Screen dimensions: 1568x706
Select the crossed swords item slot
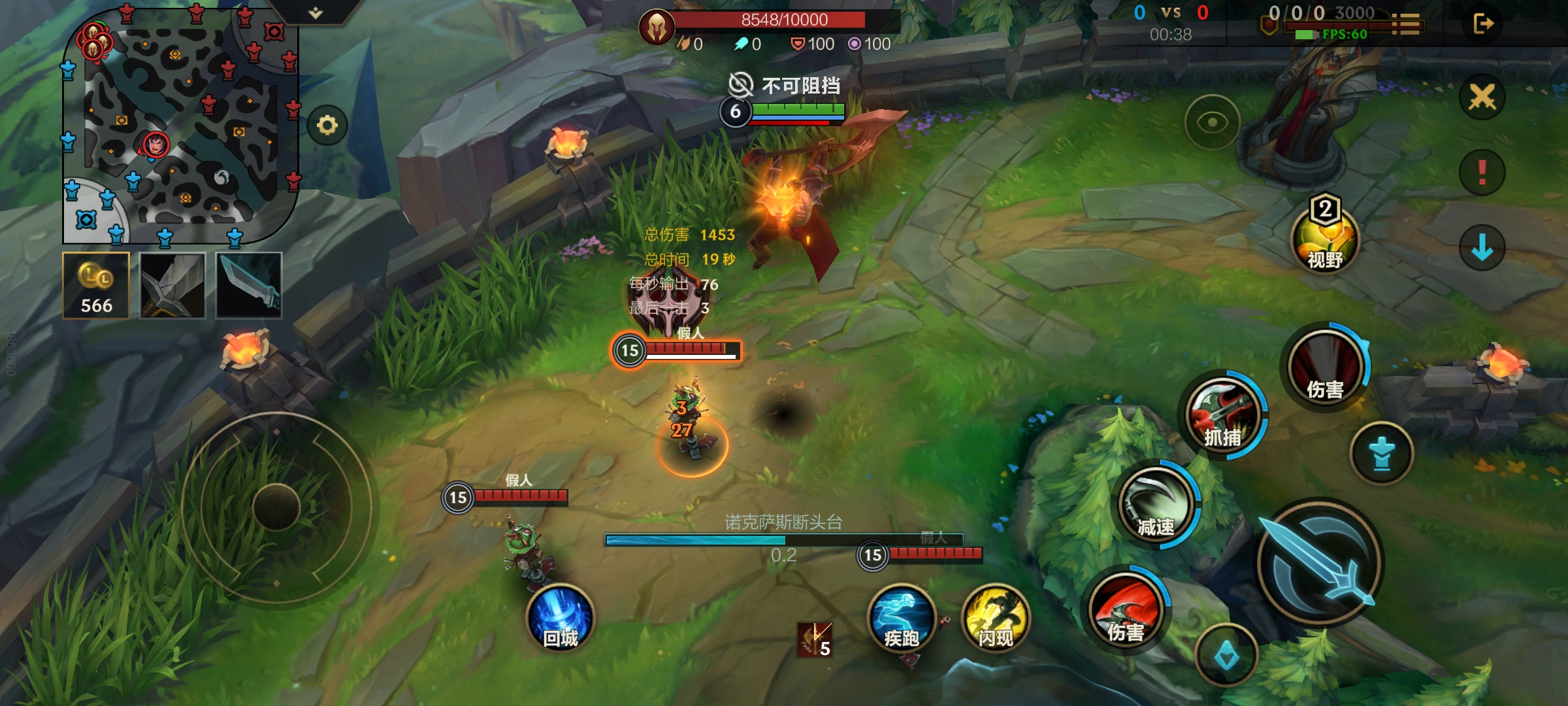(172, 286)
